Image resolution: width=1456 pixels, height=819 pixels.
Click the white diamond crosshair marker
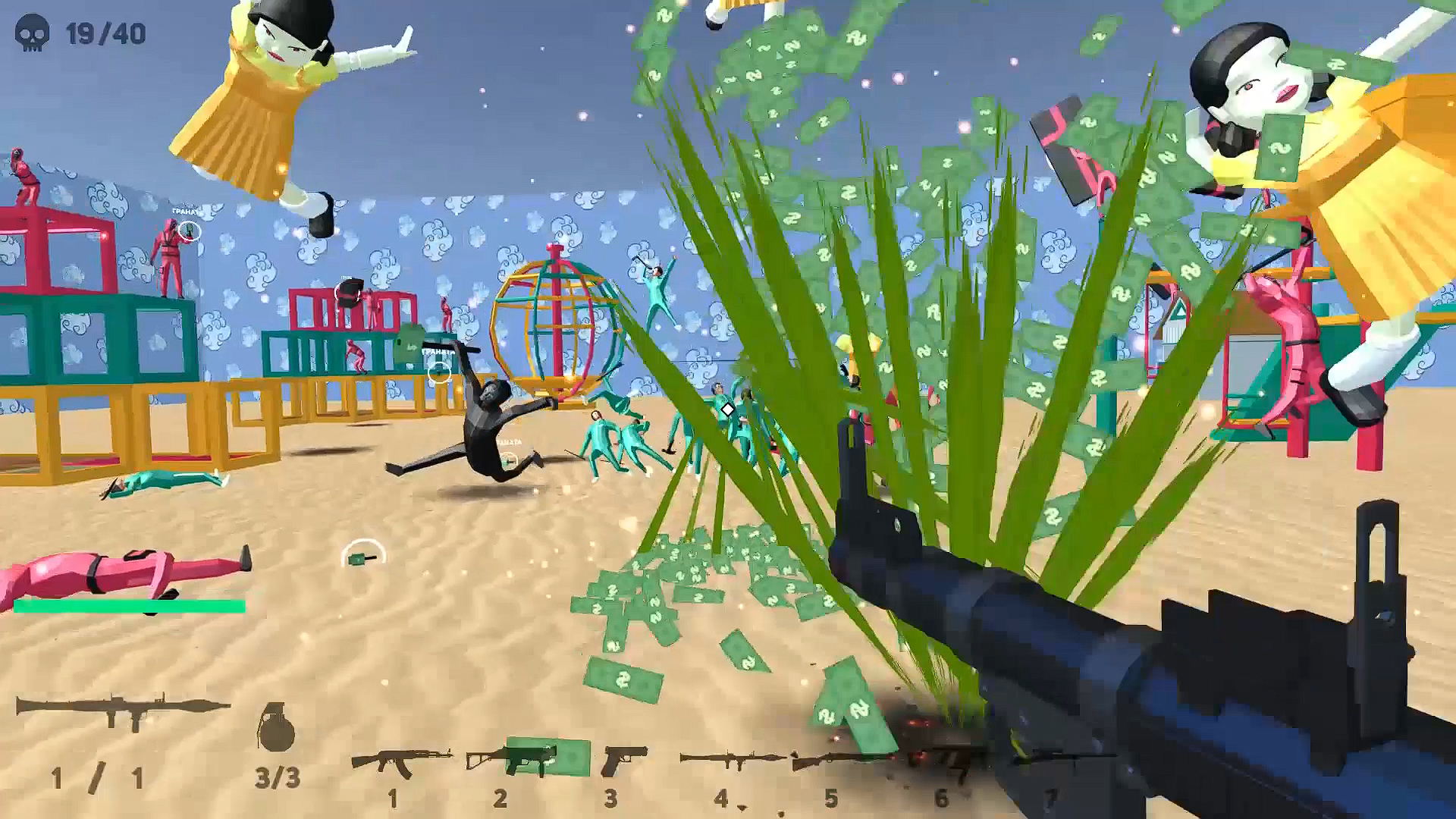pos(726,409)
